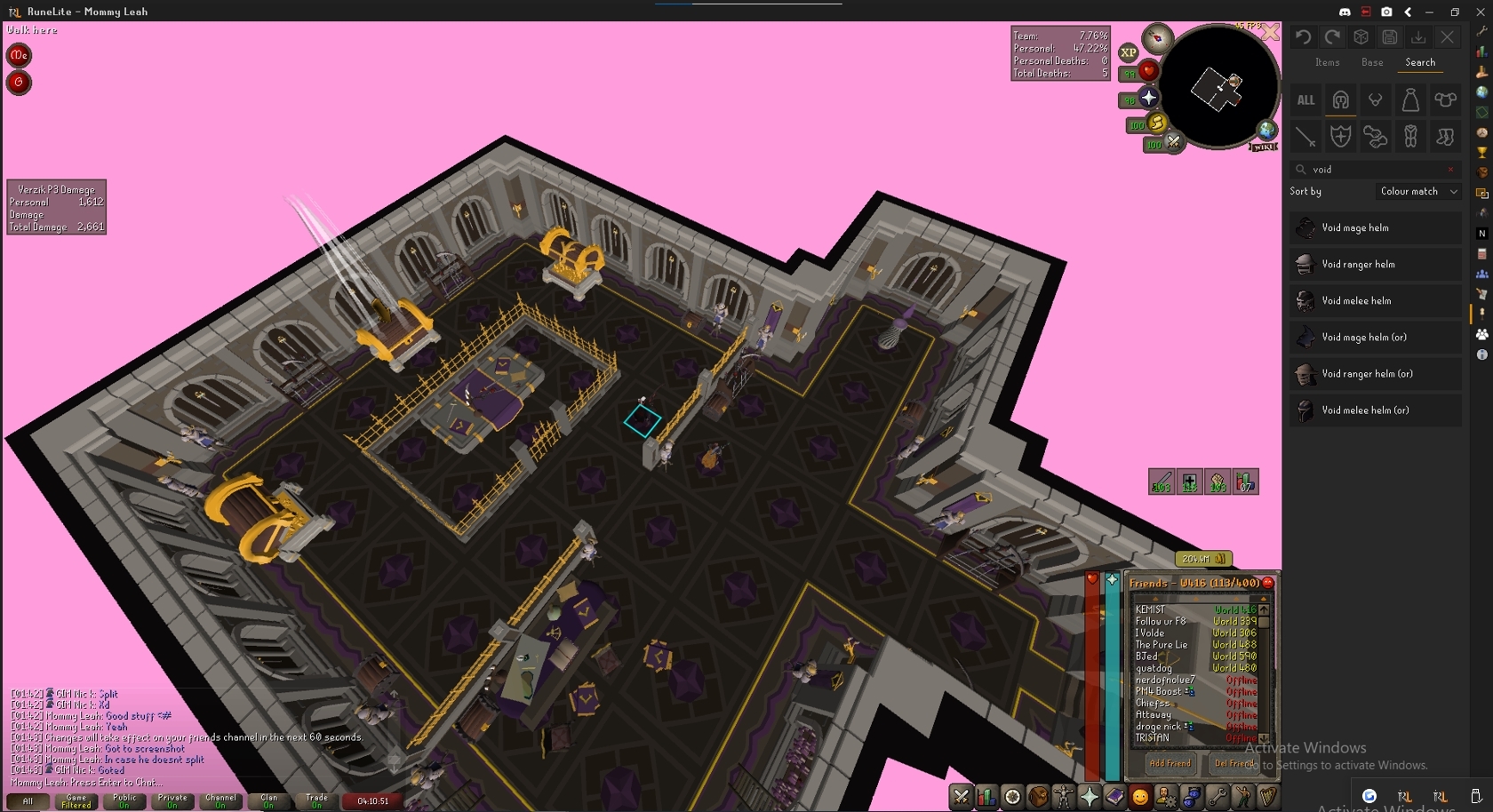Screen dimensions: 1493x812
Task: Open the skills bar-chart tab
Action: (986, 797)
